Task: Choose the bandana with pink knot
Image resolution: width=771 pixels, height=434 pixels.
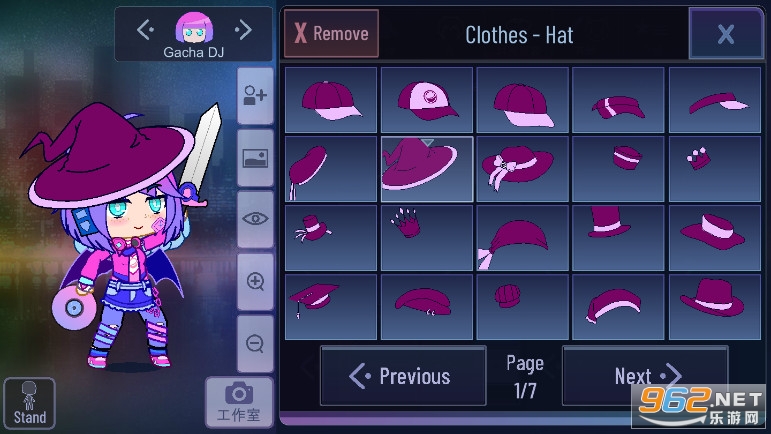Action: point(523,238)
